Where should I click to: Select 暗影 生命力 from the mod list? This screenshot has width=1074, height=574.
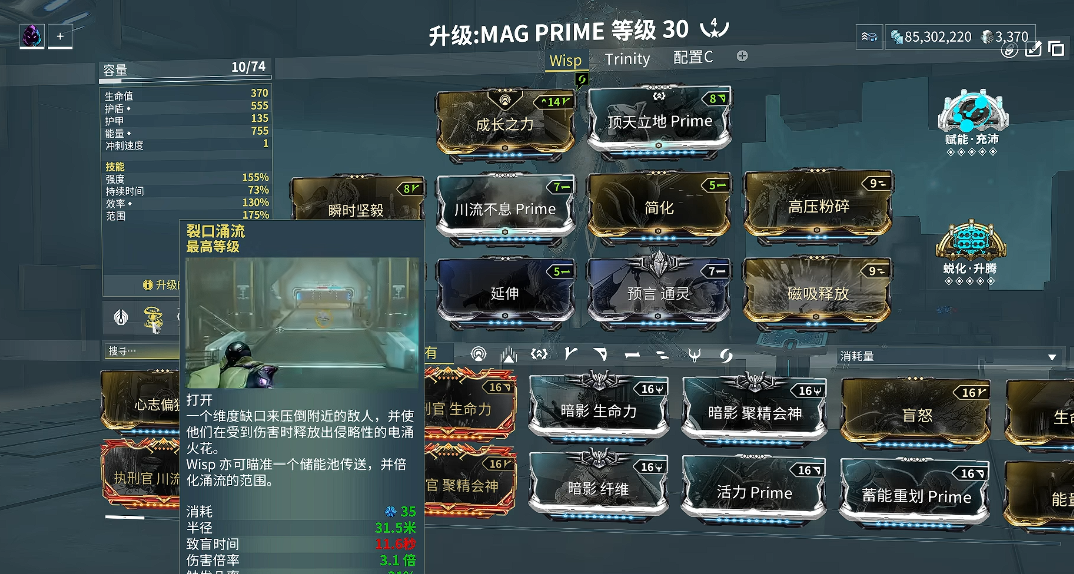[x=600, y=411]
